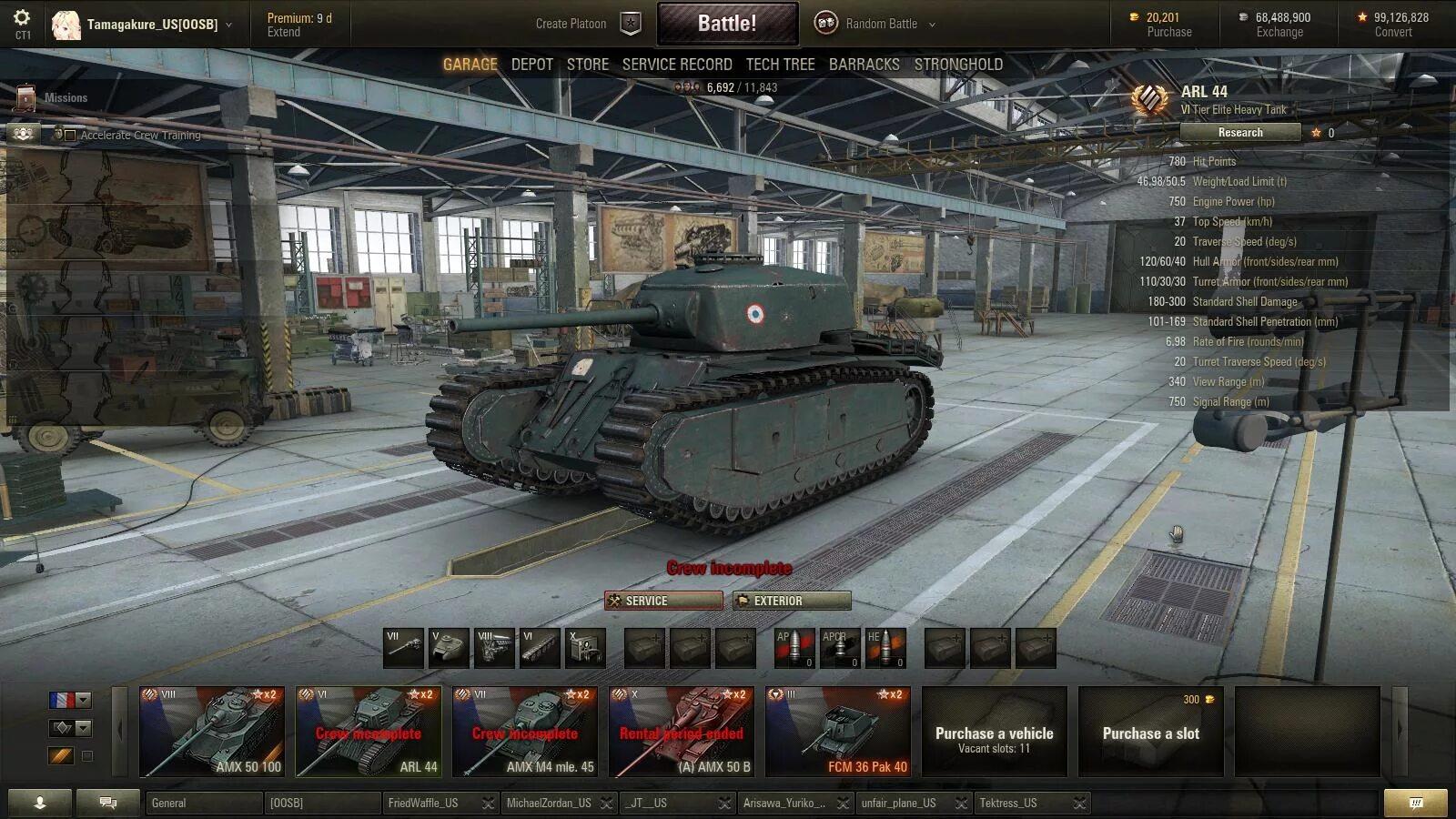This screenshot has width=1456, height=819.
Task: Toggle Accelerate Crew Training checkbox
Action: [x=70, y=136]
